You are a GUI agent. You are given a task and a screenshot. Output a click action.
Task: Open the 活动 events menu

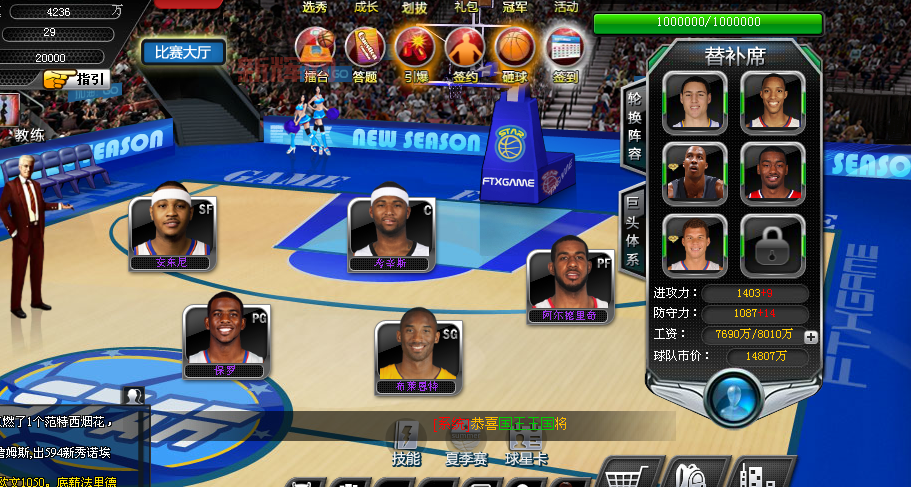click(x=566, y=7)
